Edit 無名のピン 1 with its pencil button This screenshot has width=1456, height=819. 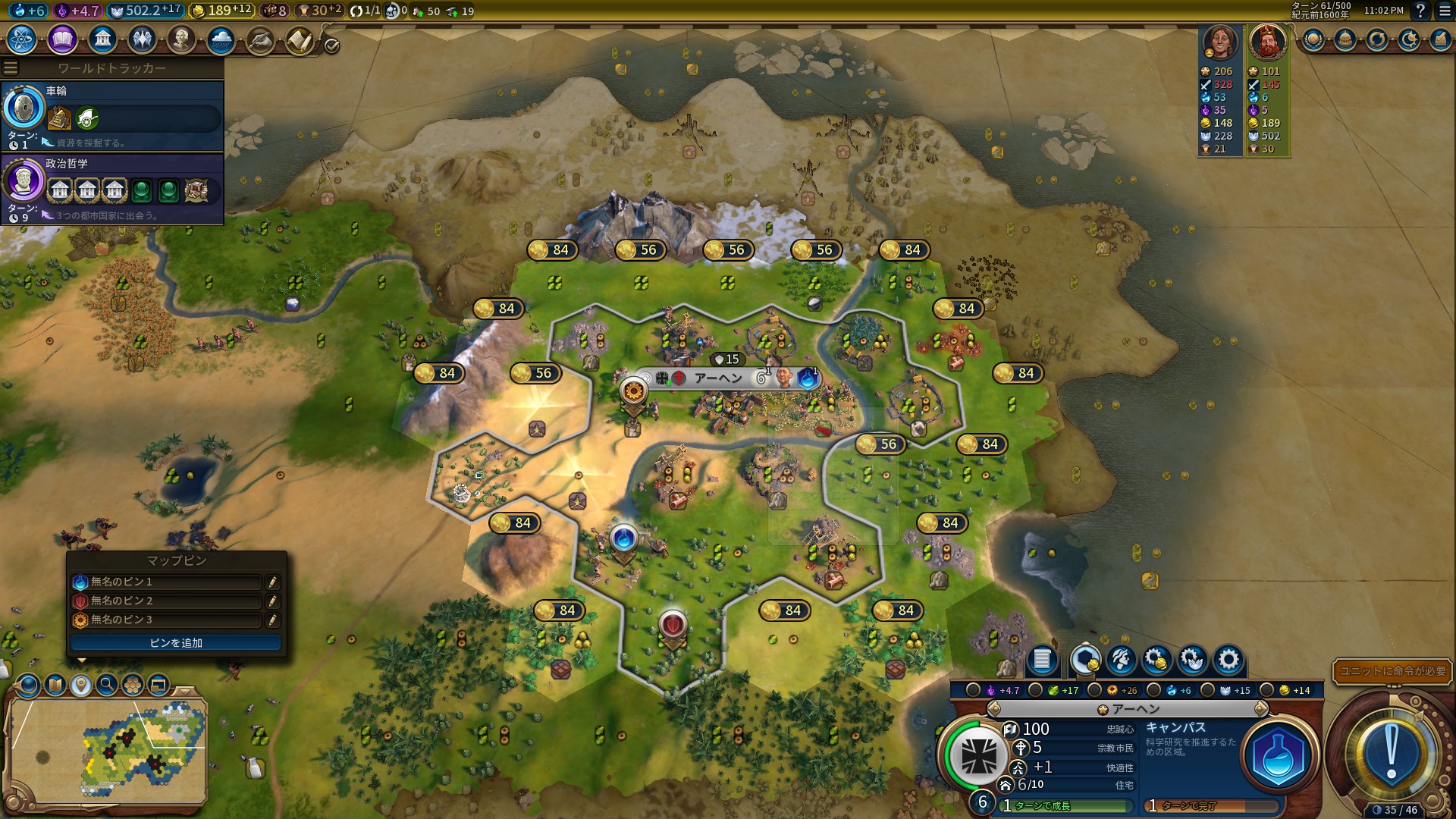click(272, 582)
